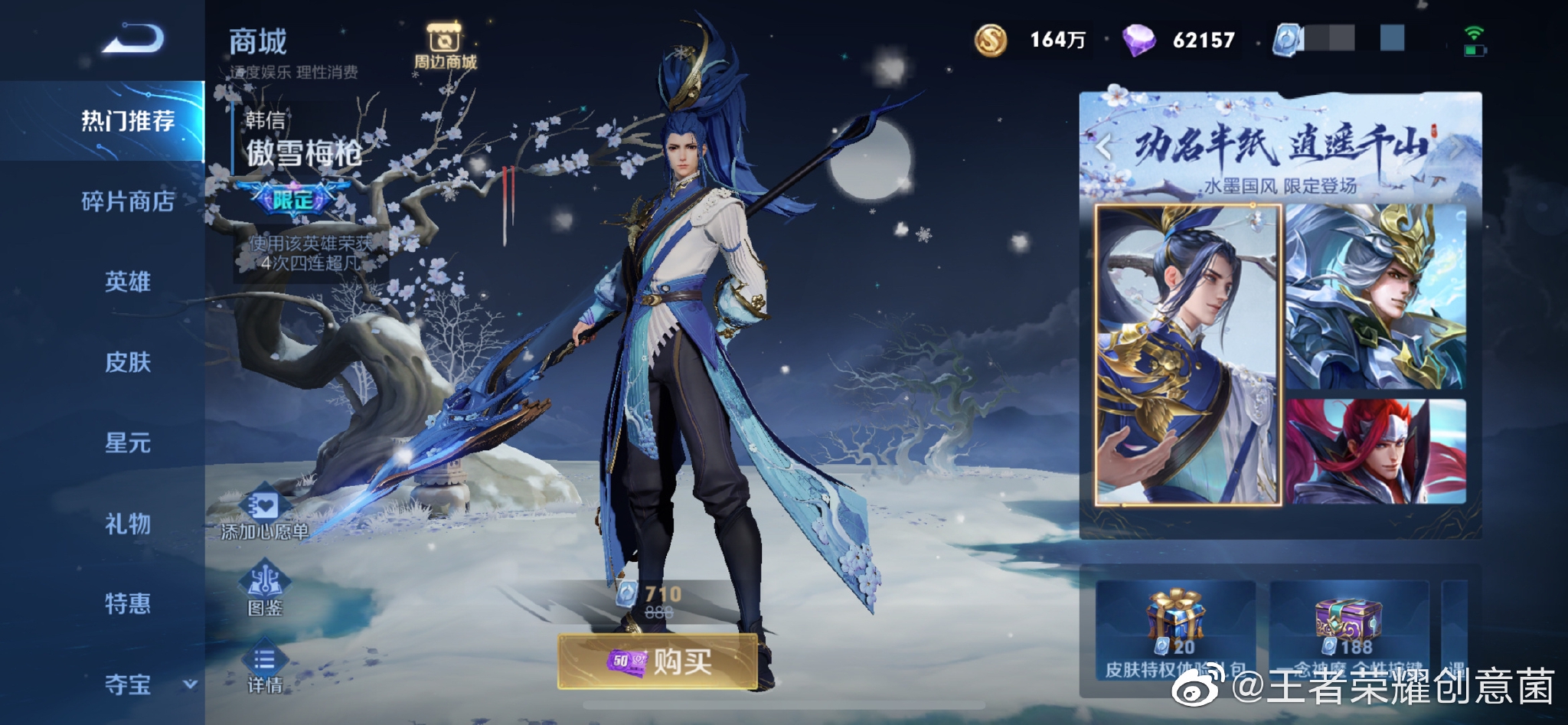Switch to the 皮肤 skins tab
The image size is (1568, 725).
tap(128, 364)
